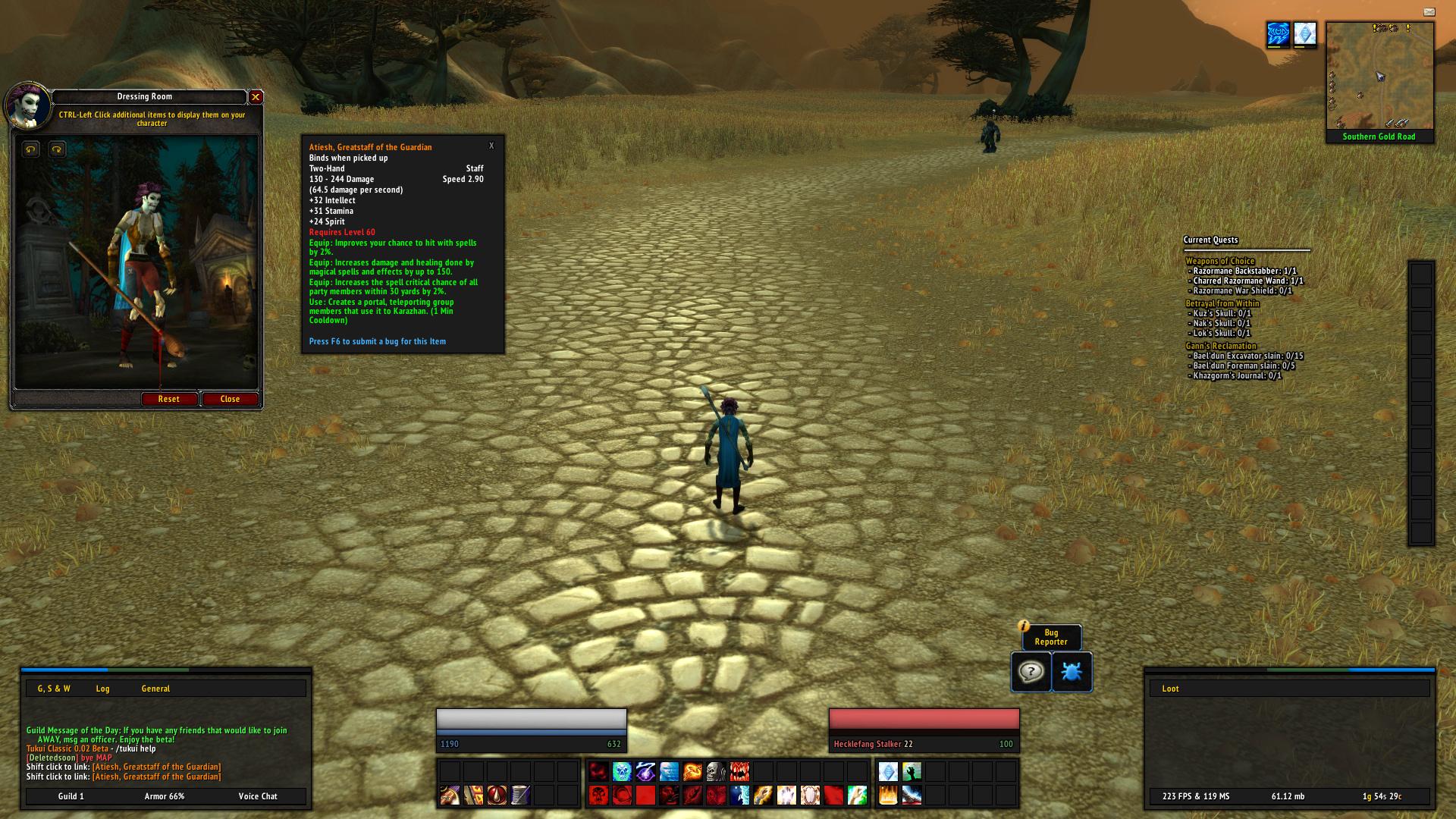Switch to the Log chat tab

(x=102, y=689)
